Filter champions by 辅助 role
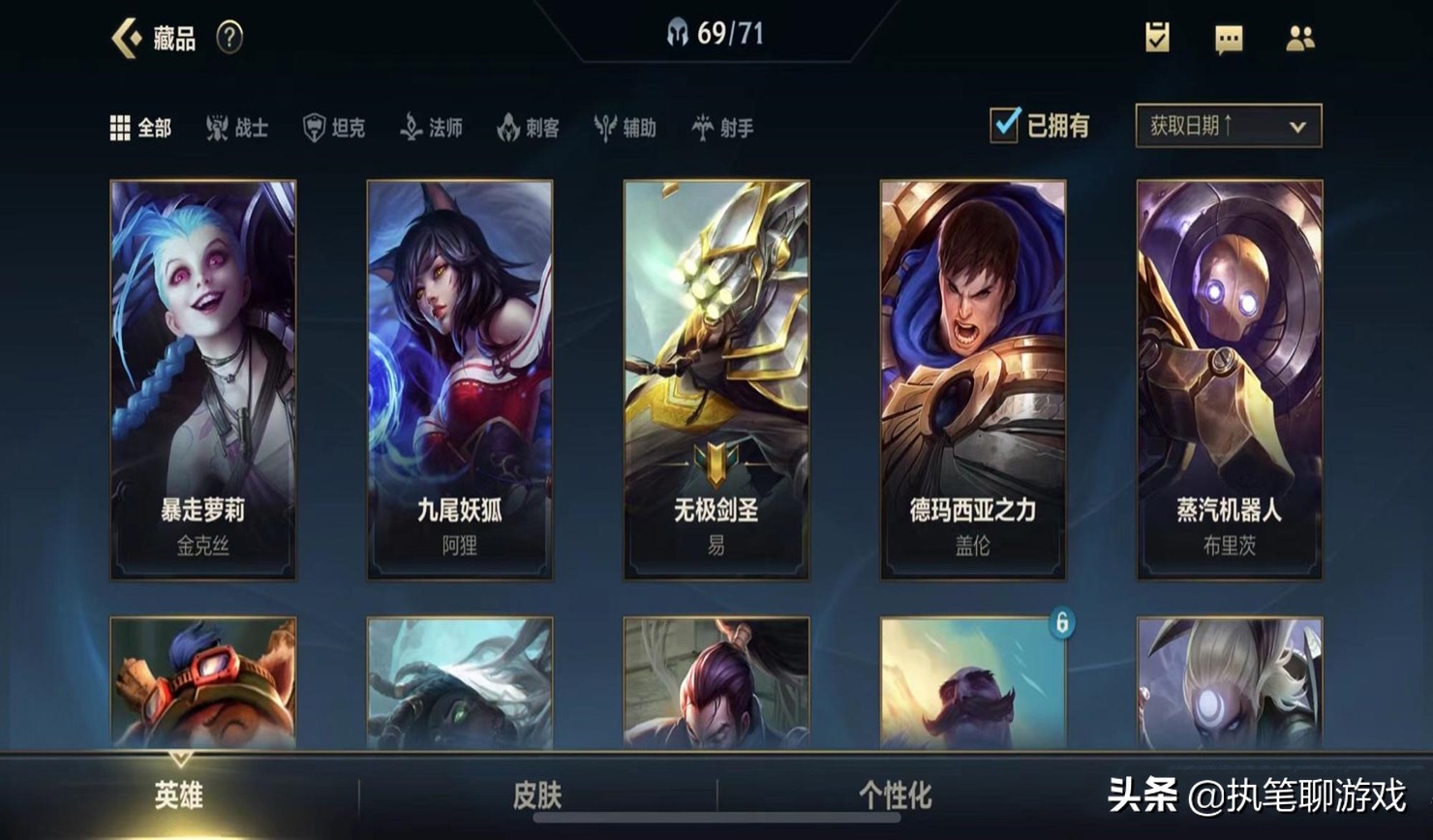 [625, 128]
